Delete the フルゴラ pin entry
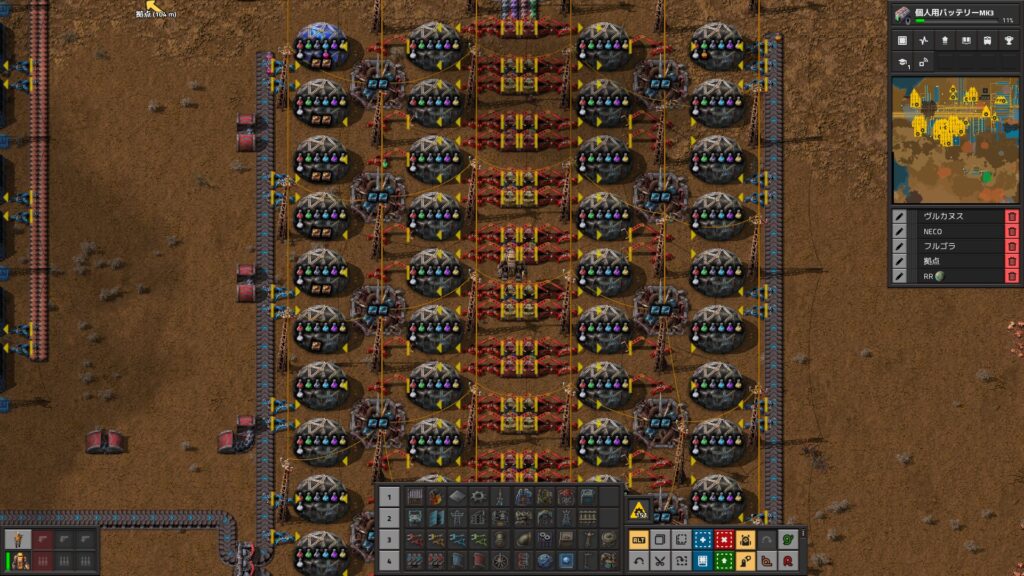Image resolution: width=1024 pixels, height=576 pixels. tap(1011, 246)
